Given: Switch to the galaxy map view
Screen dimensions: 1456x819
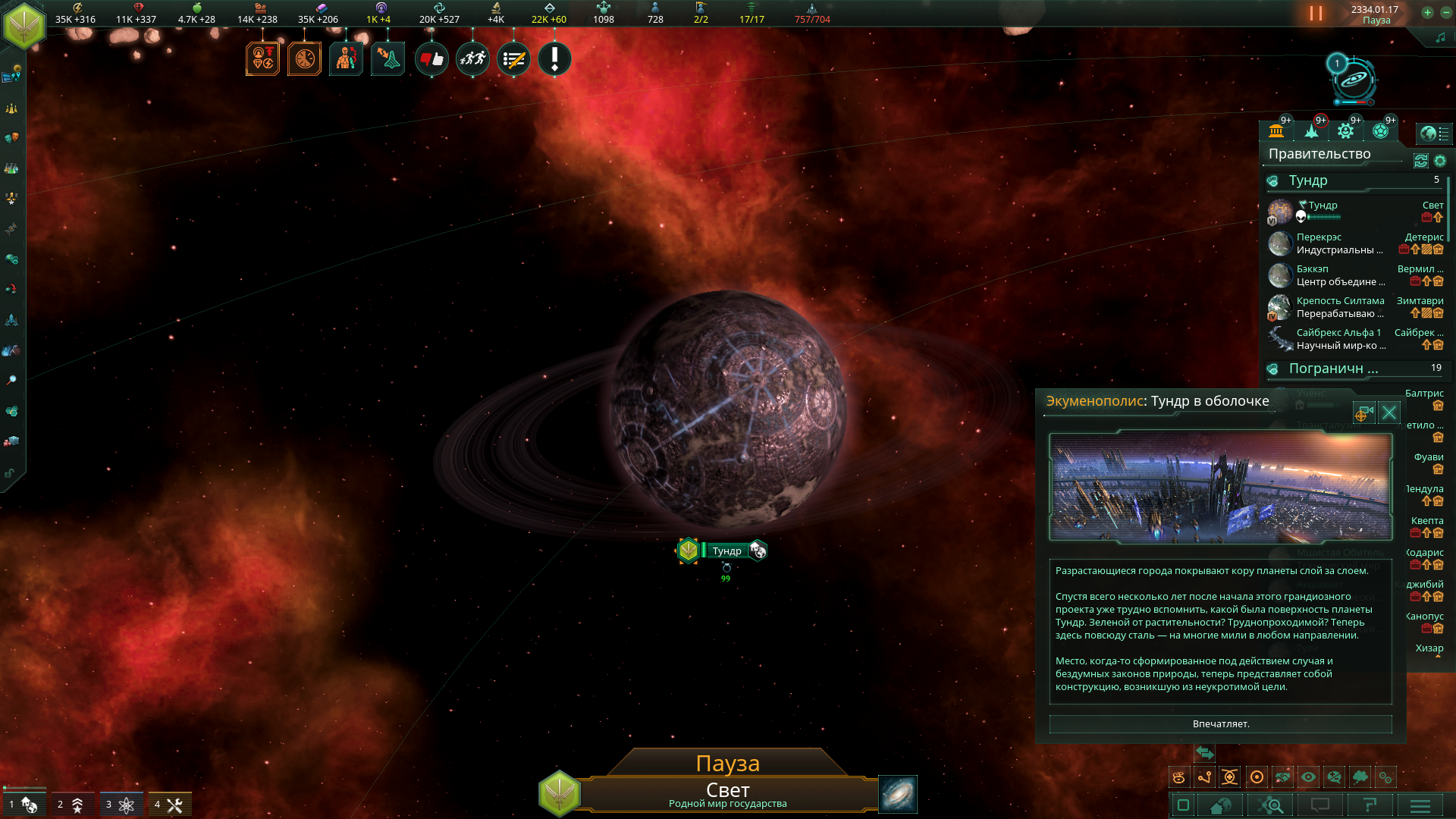Looking at the screenshot, I should point(897,794).
